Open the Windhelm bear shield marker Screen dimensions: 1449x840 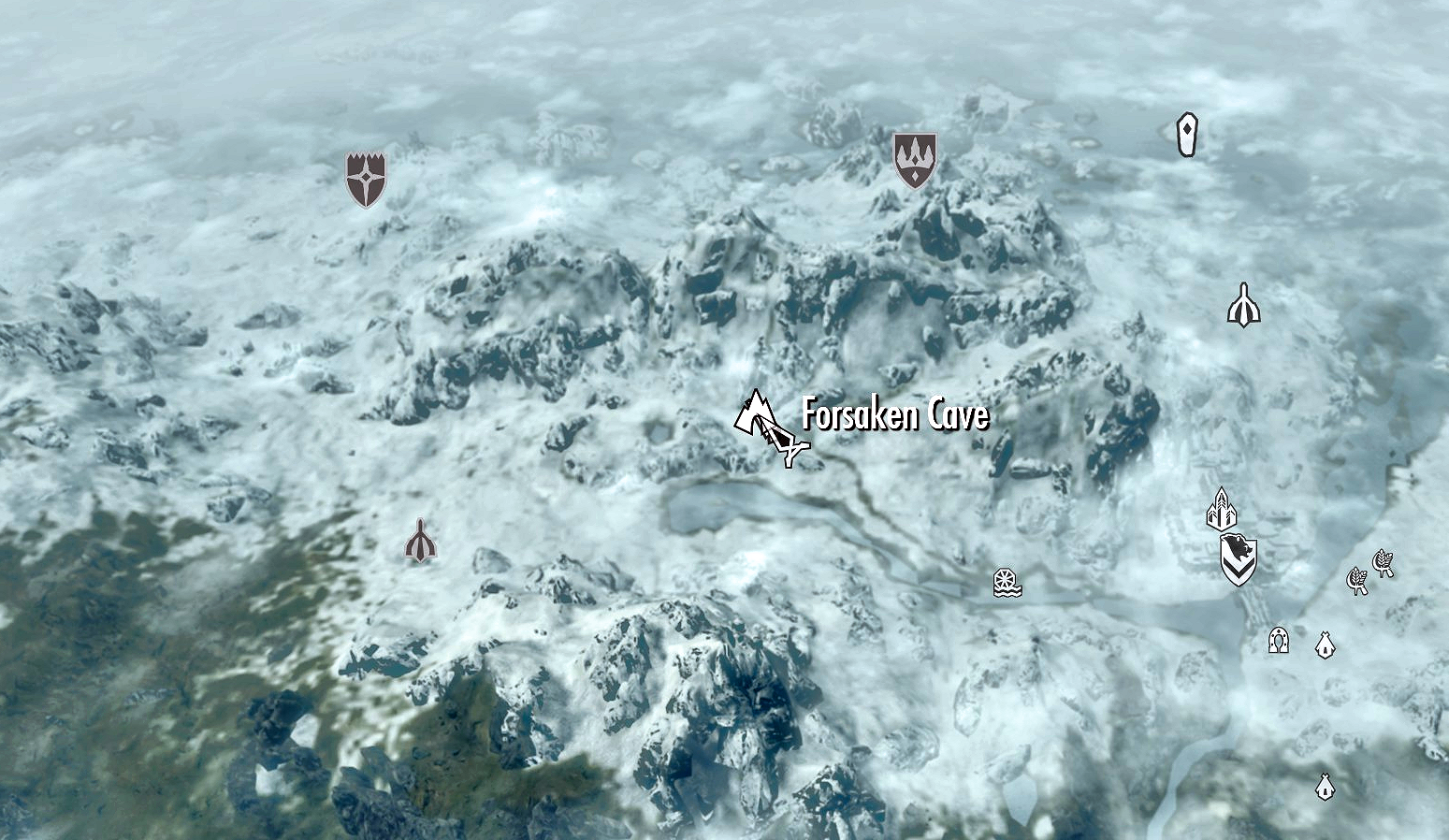point(1239,559)
